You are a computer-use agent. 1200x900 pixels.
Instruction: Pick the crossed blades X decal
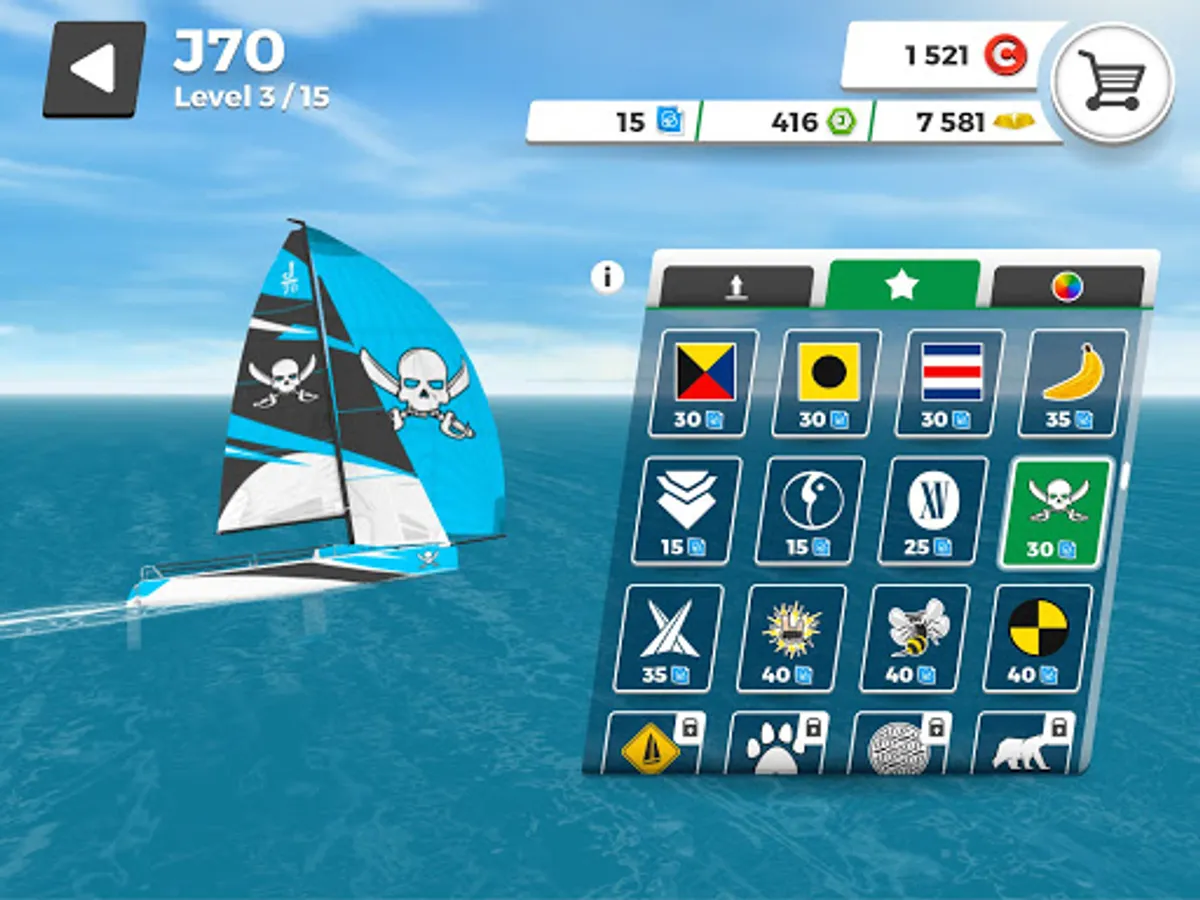pos(669,638)
